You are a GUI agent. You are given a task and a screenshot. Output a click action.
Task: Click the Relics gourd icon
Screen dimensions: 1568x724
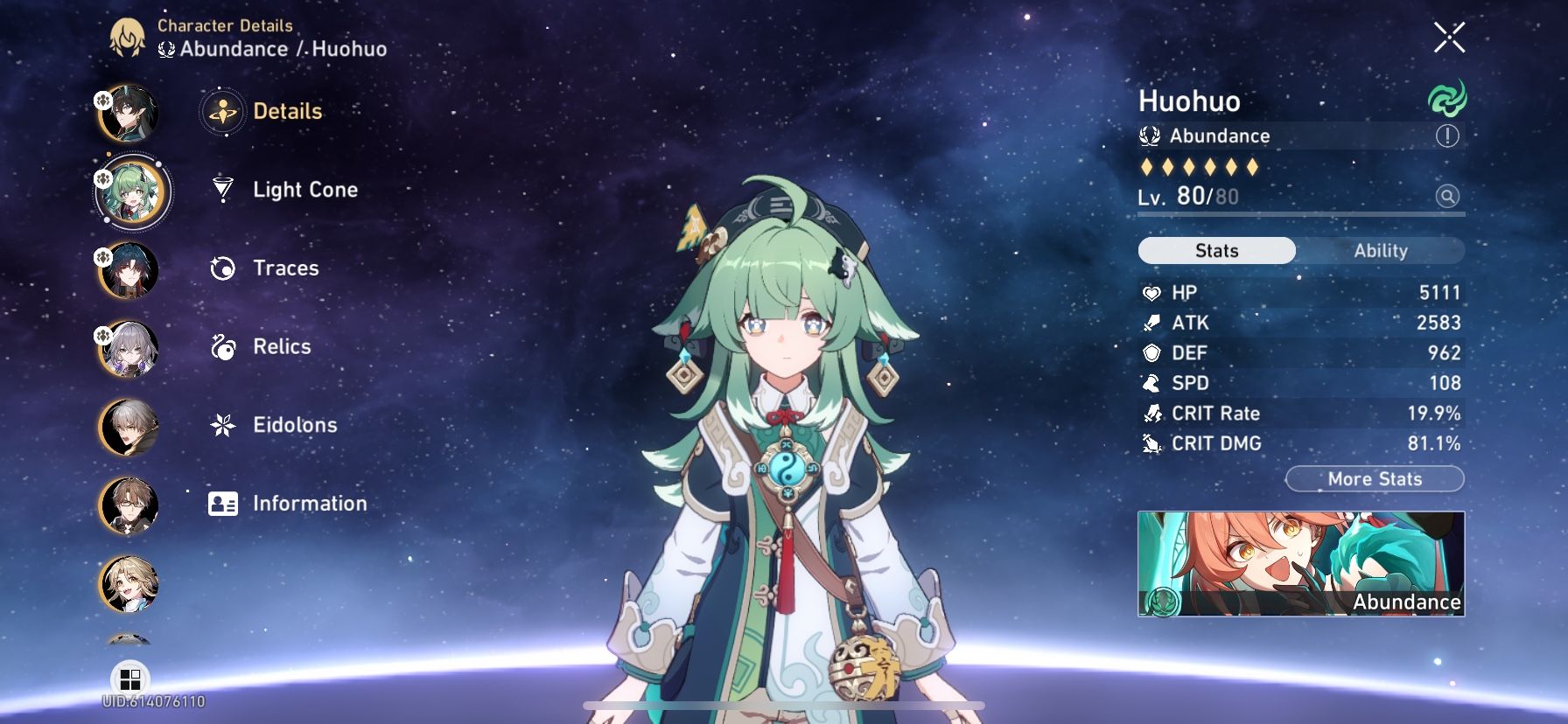click(x=223, y=346)
